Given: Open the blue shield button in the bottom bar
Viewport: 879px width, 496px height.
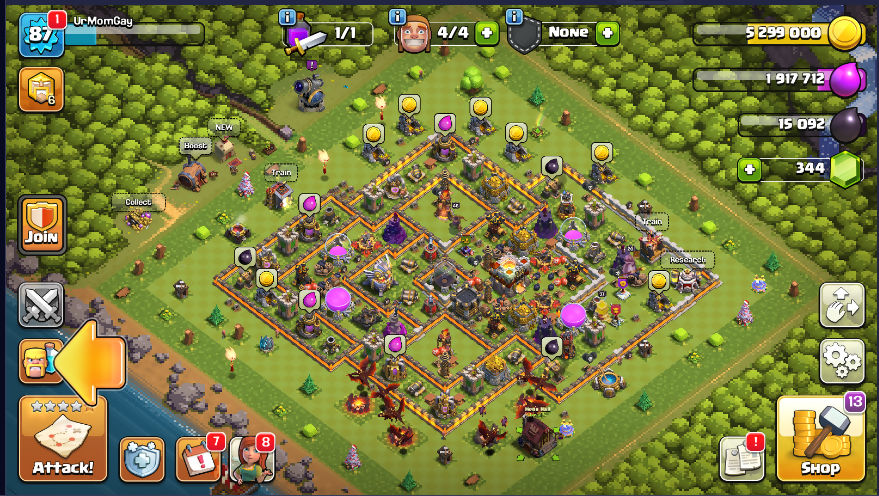Looking at the screenshot, I should click(x=142, y=459).
